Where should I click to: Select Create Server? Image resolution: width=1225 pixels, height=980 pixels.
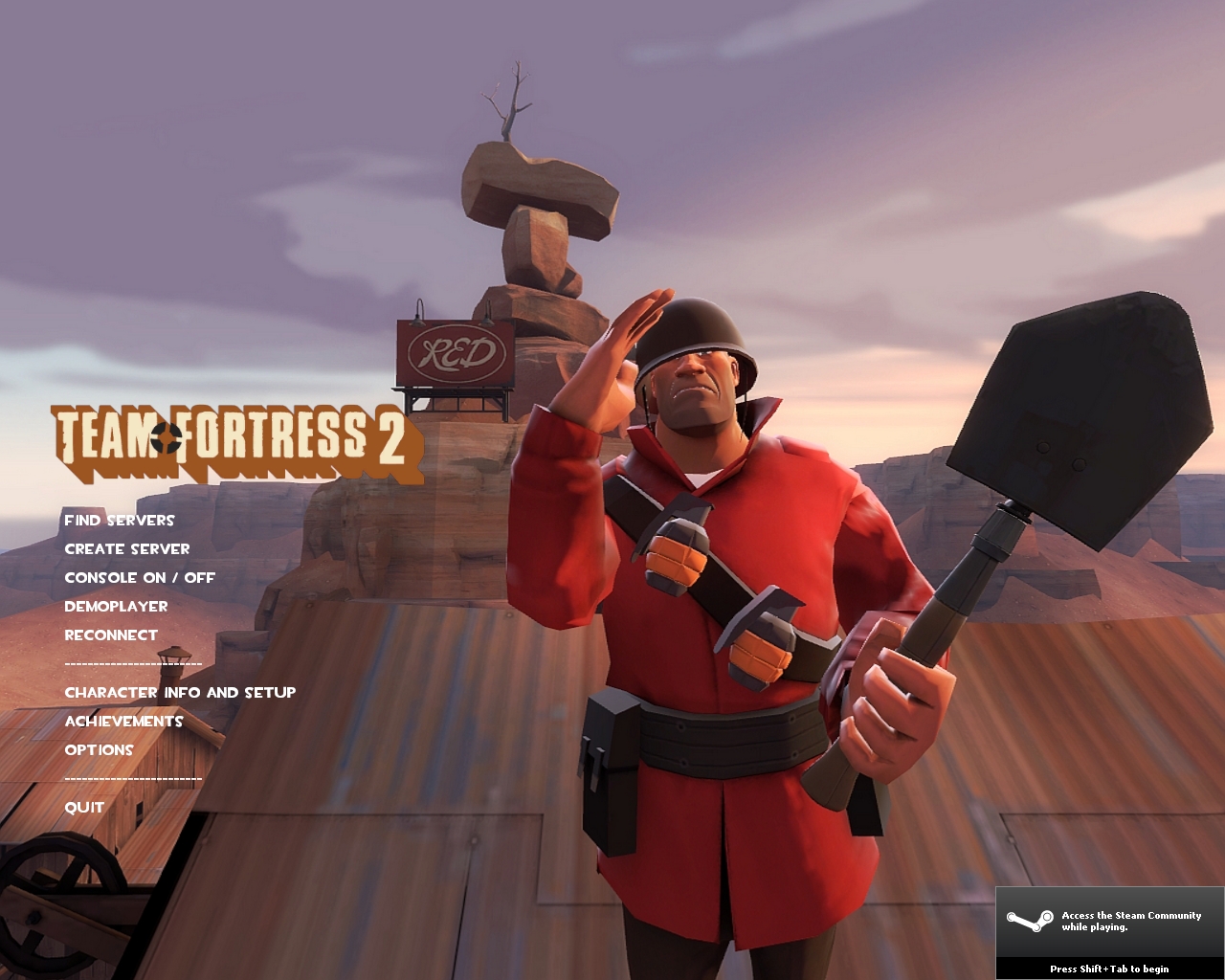click(x=127, y=549)
